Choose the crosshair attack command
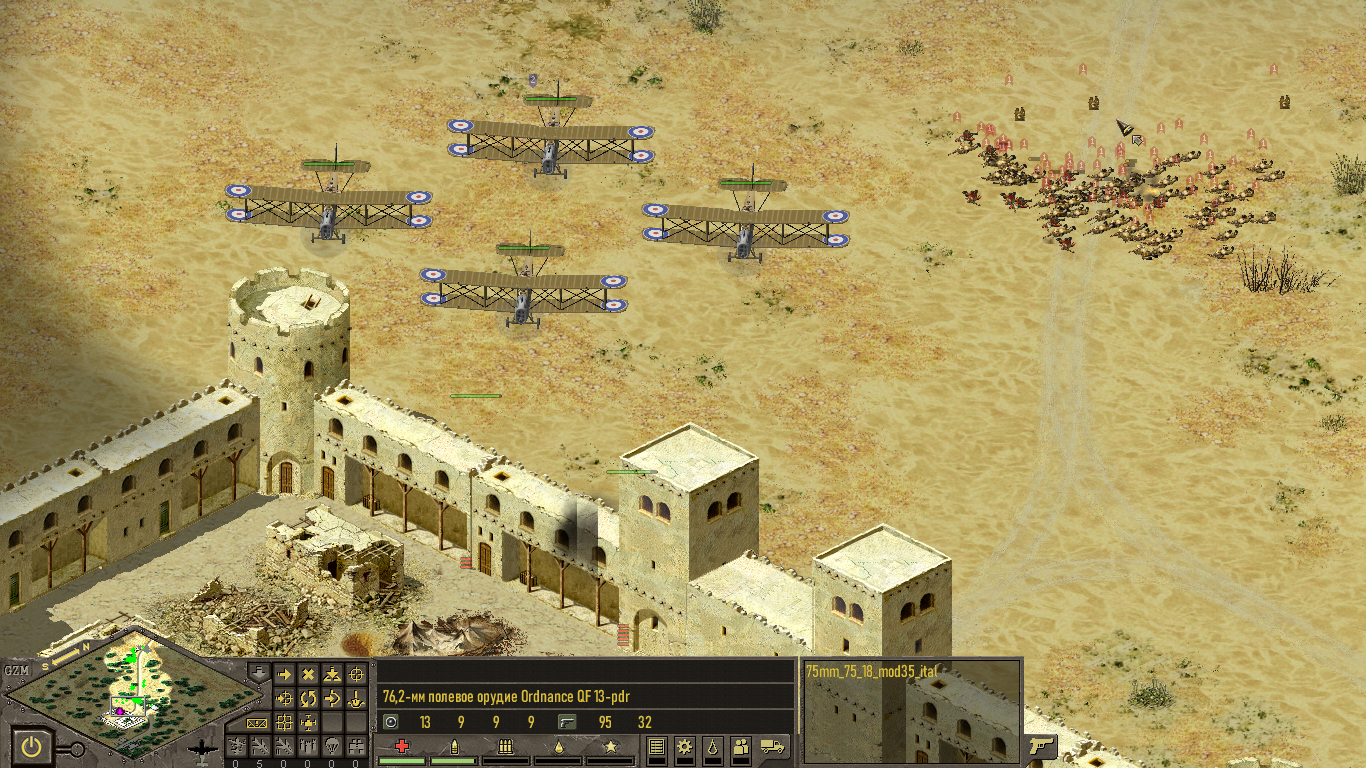Viewport: 1366px width, 768px height. point(357,675)
